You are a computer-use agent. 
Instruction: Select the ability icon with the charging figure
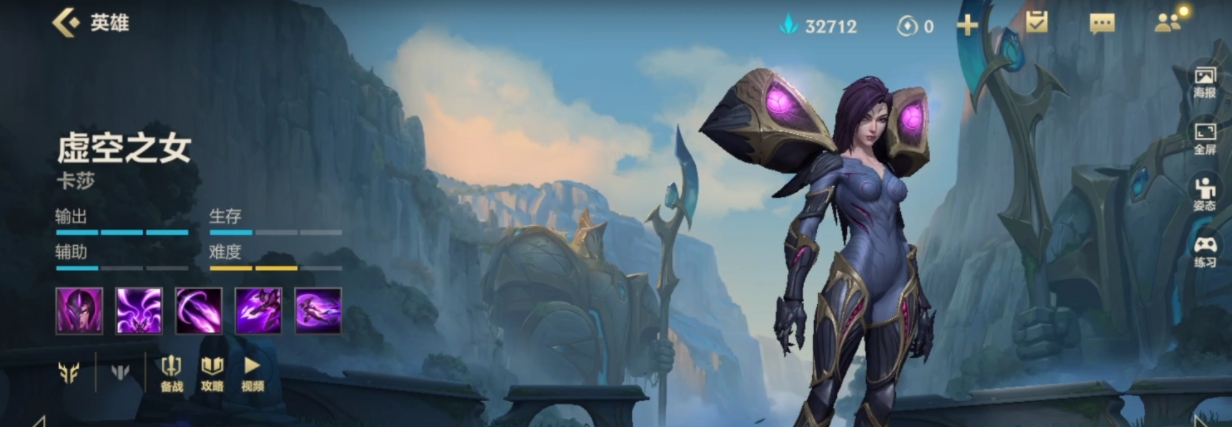(x=258, y=310)
